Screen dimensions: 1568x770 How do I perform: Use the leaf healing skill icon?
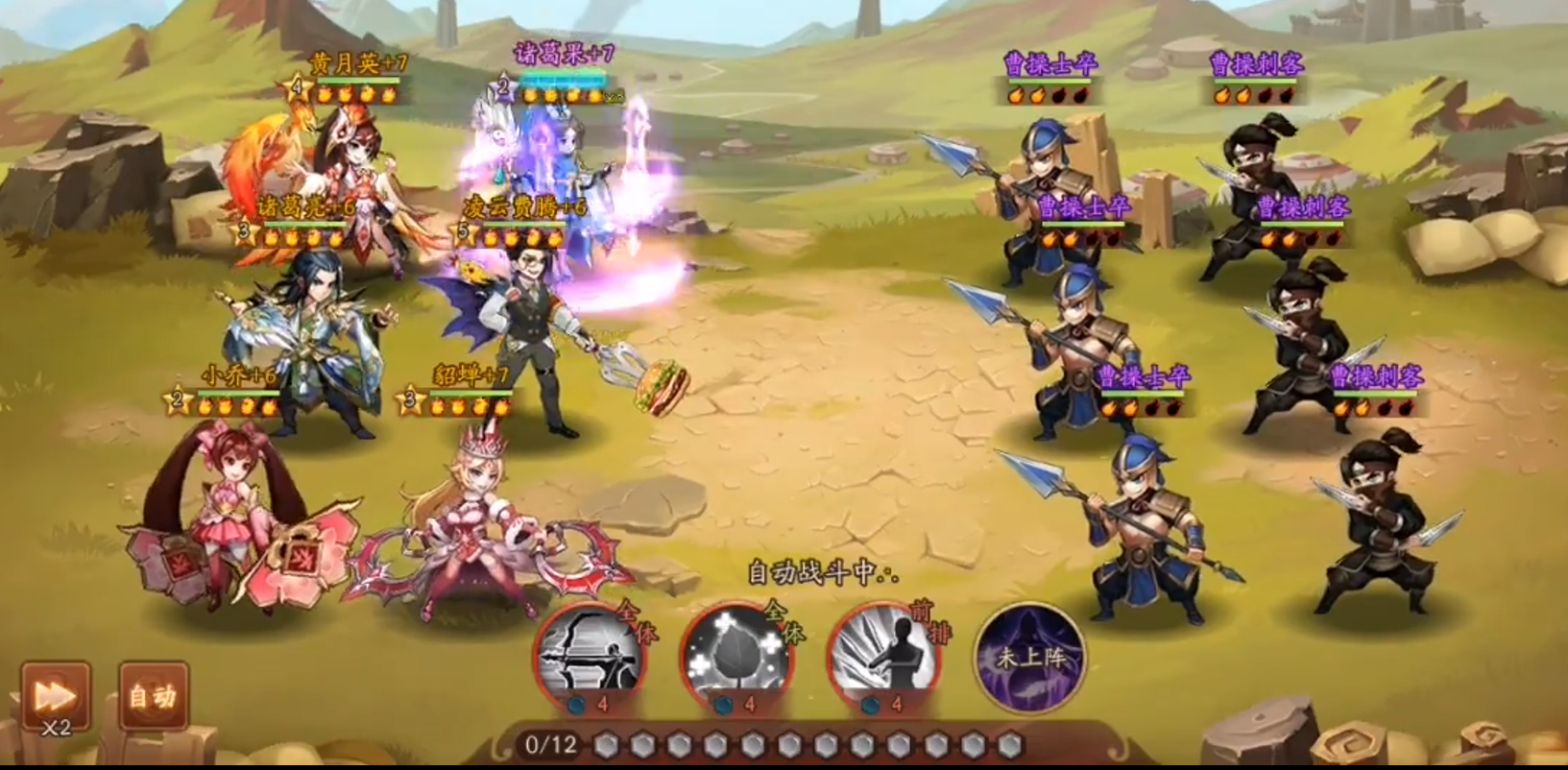click(x=736, y=656)
